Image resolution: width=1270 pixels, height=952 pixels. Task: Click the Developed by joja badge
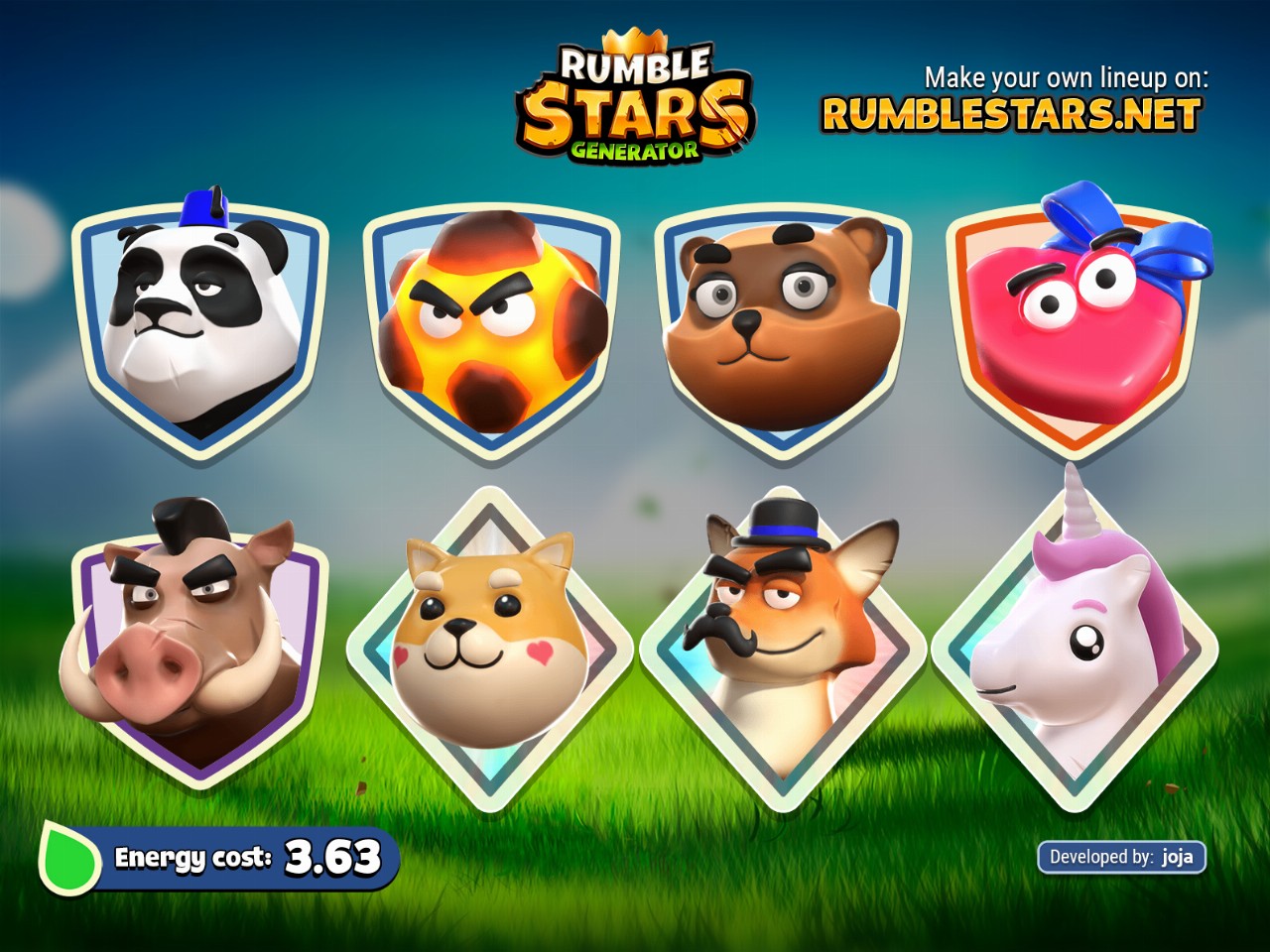[x=1121, y=857]
